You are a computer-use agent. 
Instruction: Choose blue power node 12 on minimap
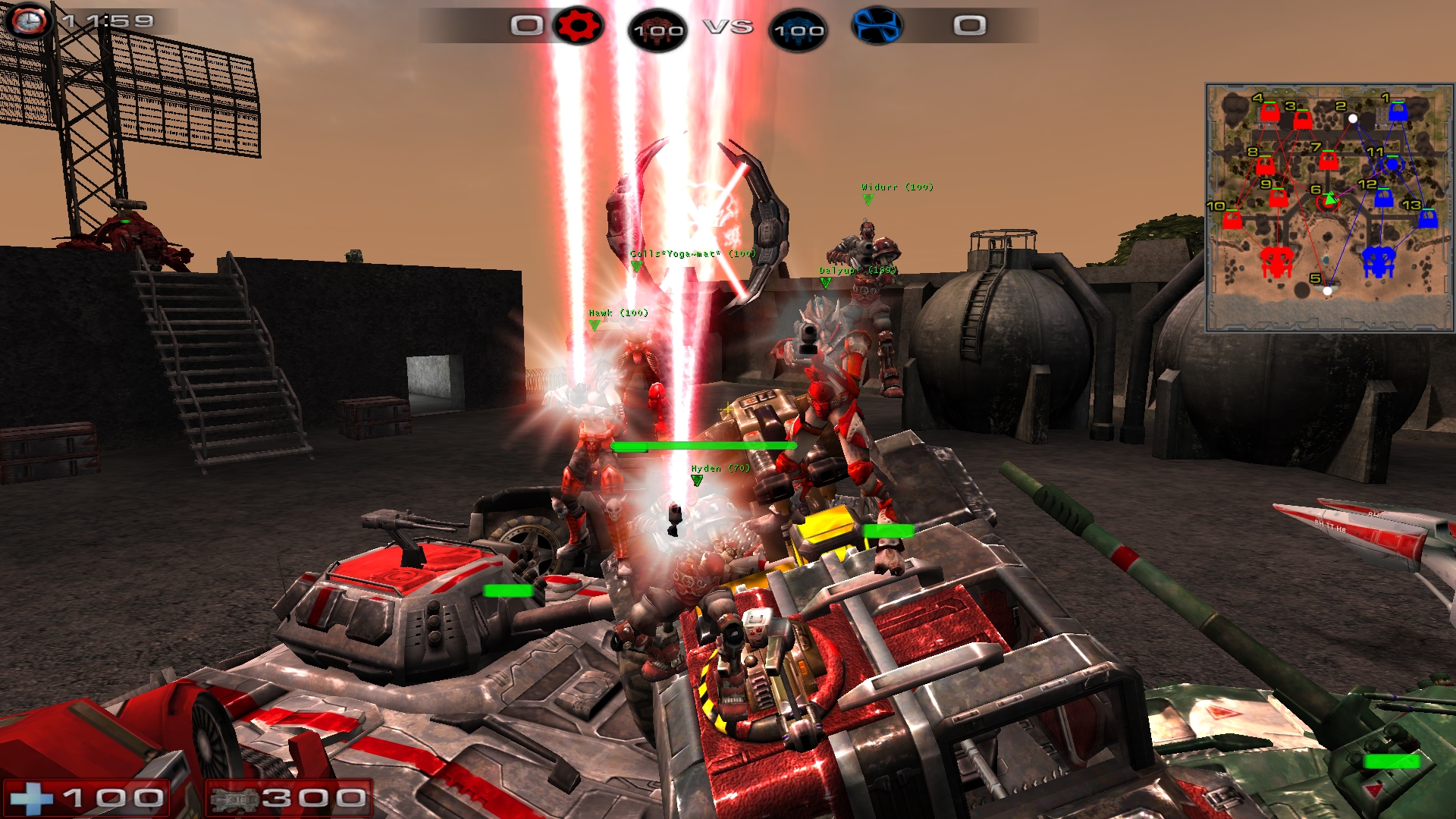(x=1383, y=198)
